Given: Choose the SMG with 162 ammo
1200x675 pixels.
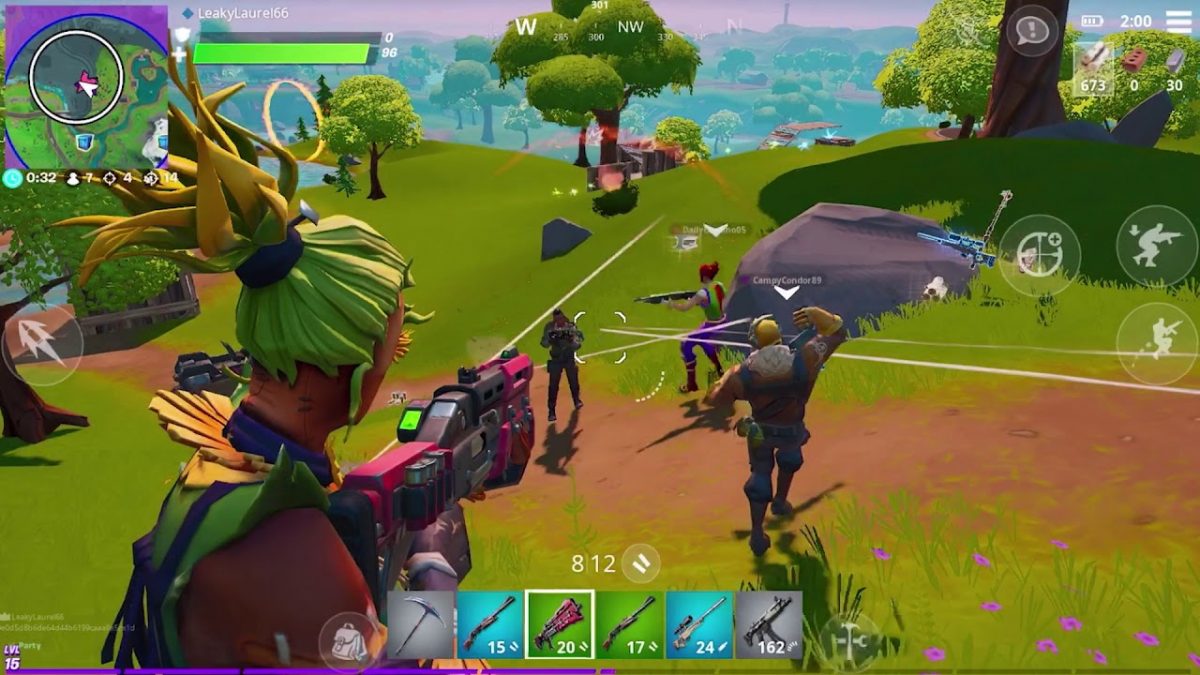Looking at the screenshot, I should [768, 624].
